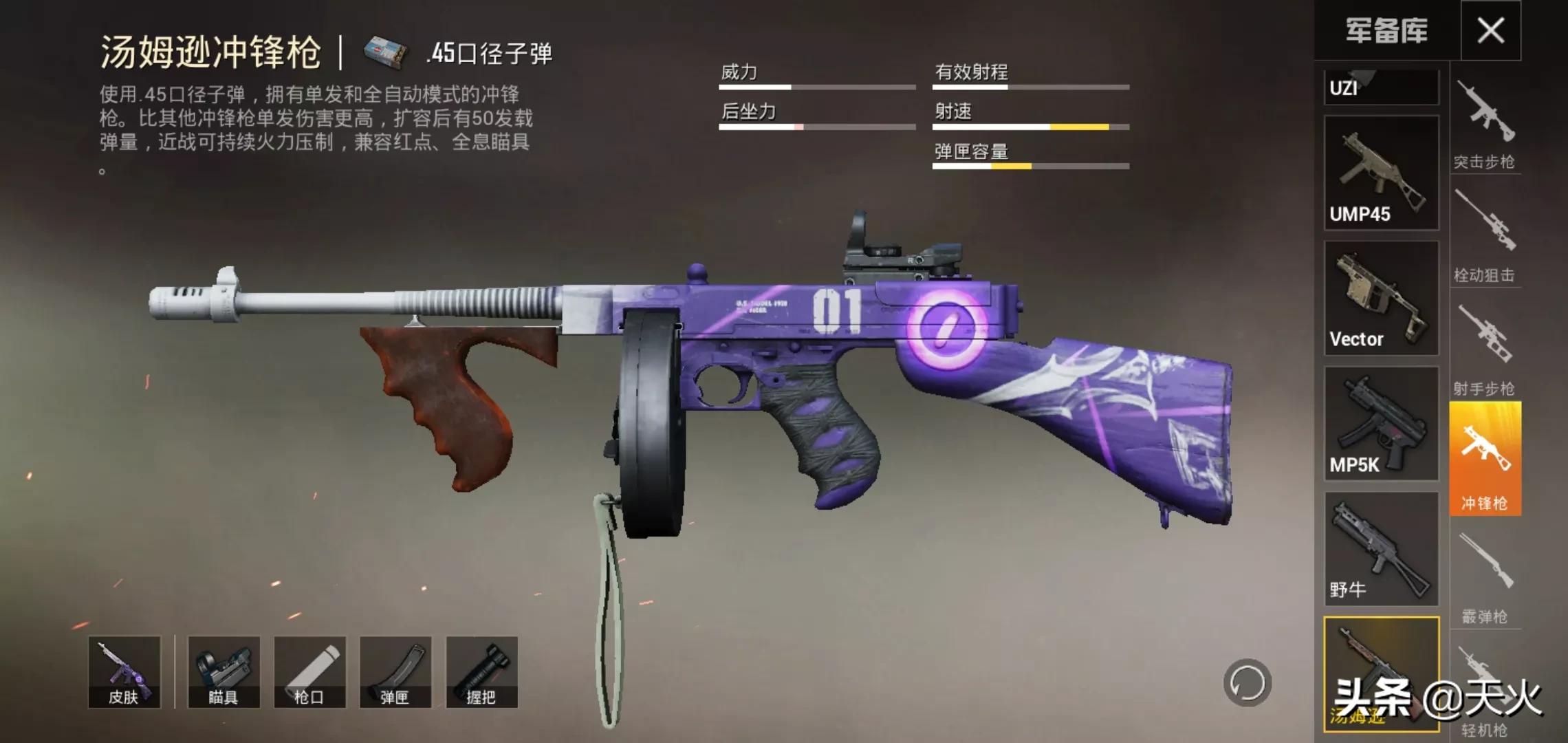Select the highlighted 汤姆逊 Thompson tile
This screenshot has width=1568, height=743.
coord(1381,674)
